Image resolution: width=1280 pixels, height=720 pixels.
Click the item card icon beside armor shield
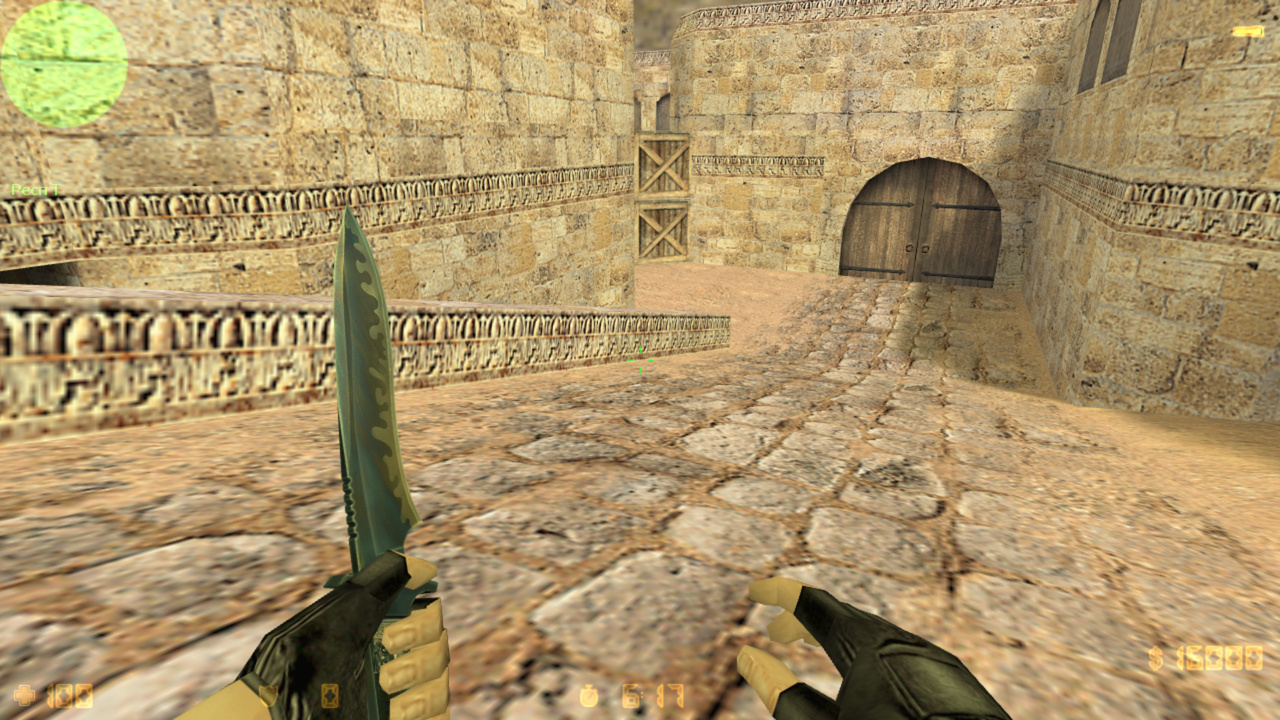[x=330, y=695]
